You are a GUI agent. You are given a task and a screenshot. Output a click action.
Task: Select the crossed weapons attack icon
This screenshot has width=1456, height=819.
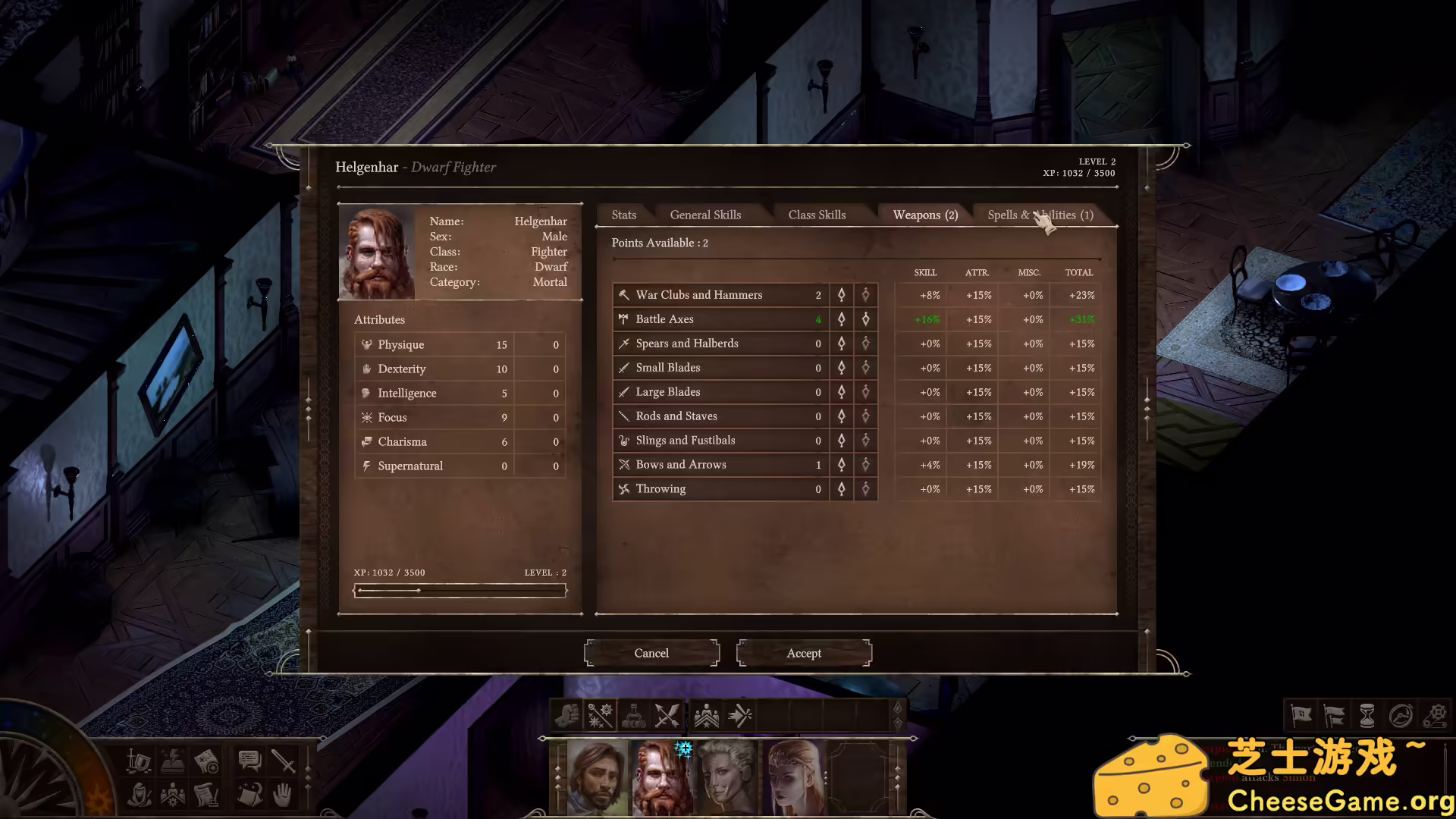click(667, 715)
